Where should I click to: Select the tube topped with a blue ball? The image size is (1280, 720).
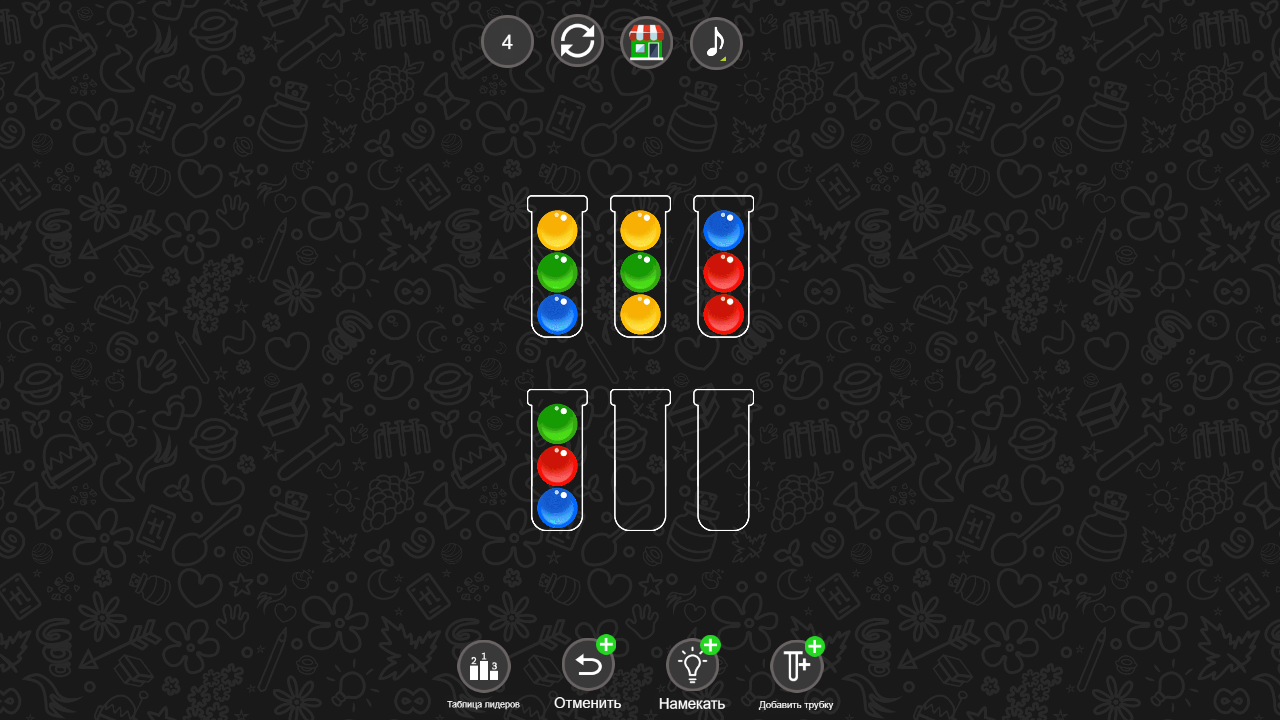(723, 268)
